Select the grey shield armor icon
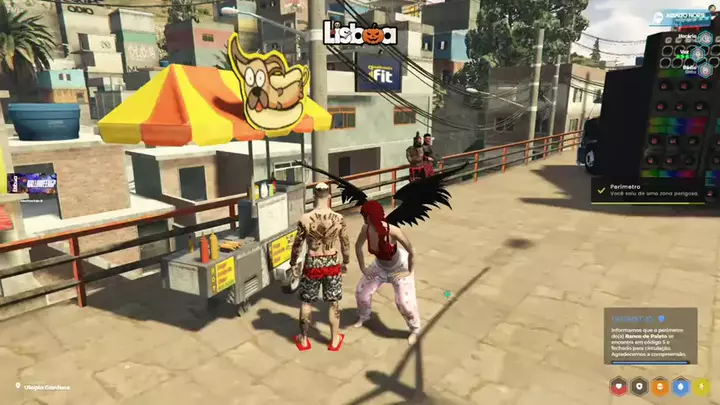Viewport: 720px width, 405px height. pos(638,385)
